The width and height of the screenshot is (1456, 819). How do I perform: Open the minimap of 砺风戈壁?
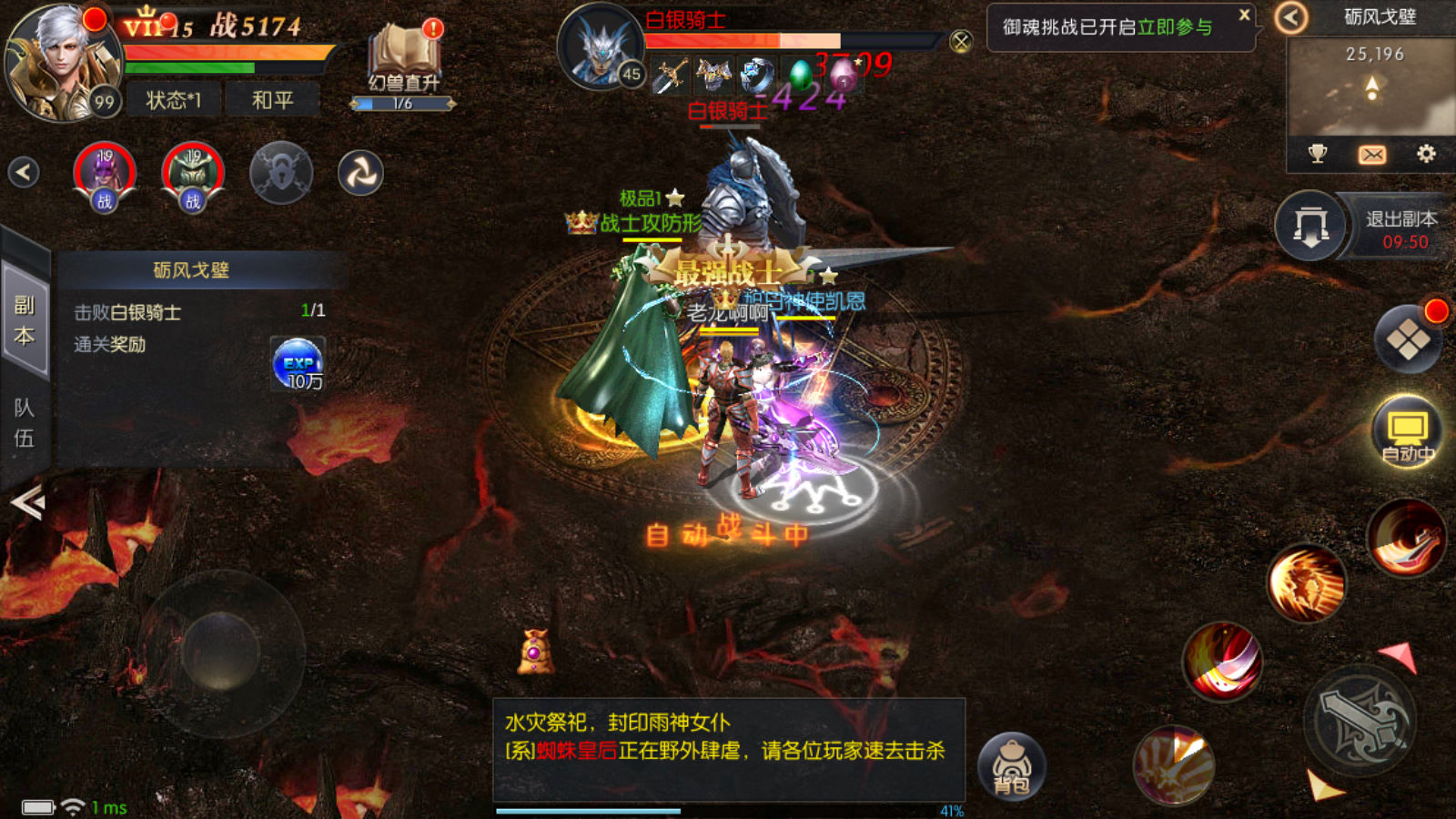tap(1370, 87)
